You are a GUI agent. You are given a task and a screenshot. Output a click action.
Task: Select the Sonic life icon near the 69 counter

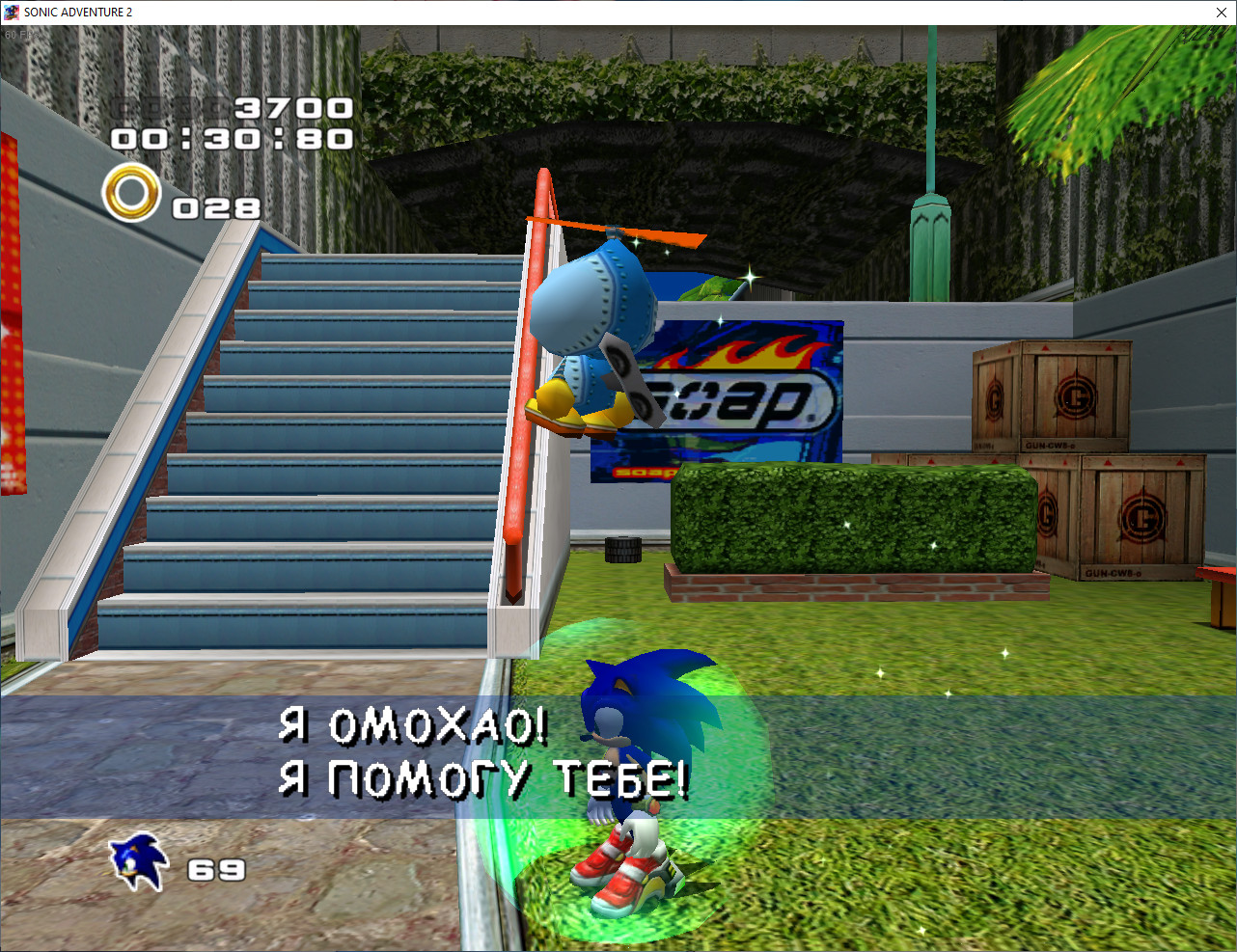(x=140, y=860)
